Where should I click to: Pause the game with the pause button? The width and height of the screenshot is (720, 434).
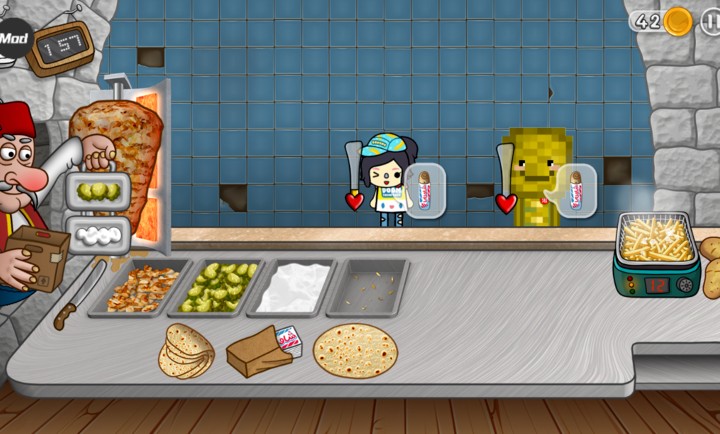[710, 21]
